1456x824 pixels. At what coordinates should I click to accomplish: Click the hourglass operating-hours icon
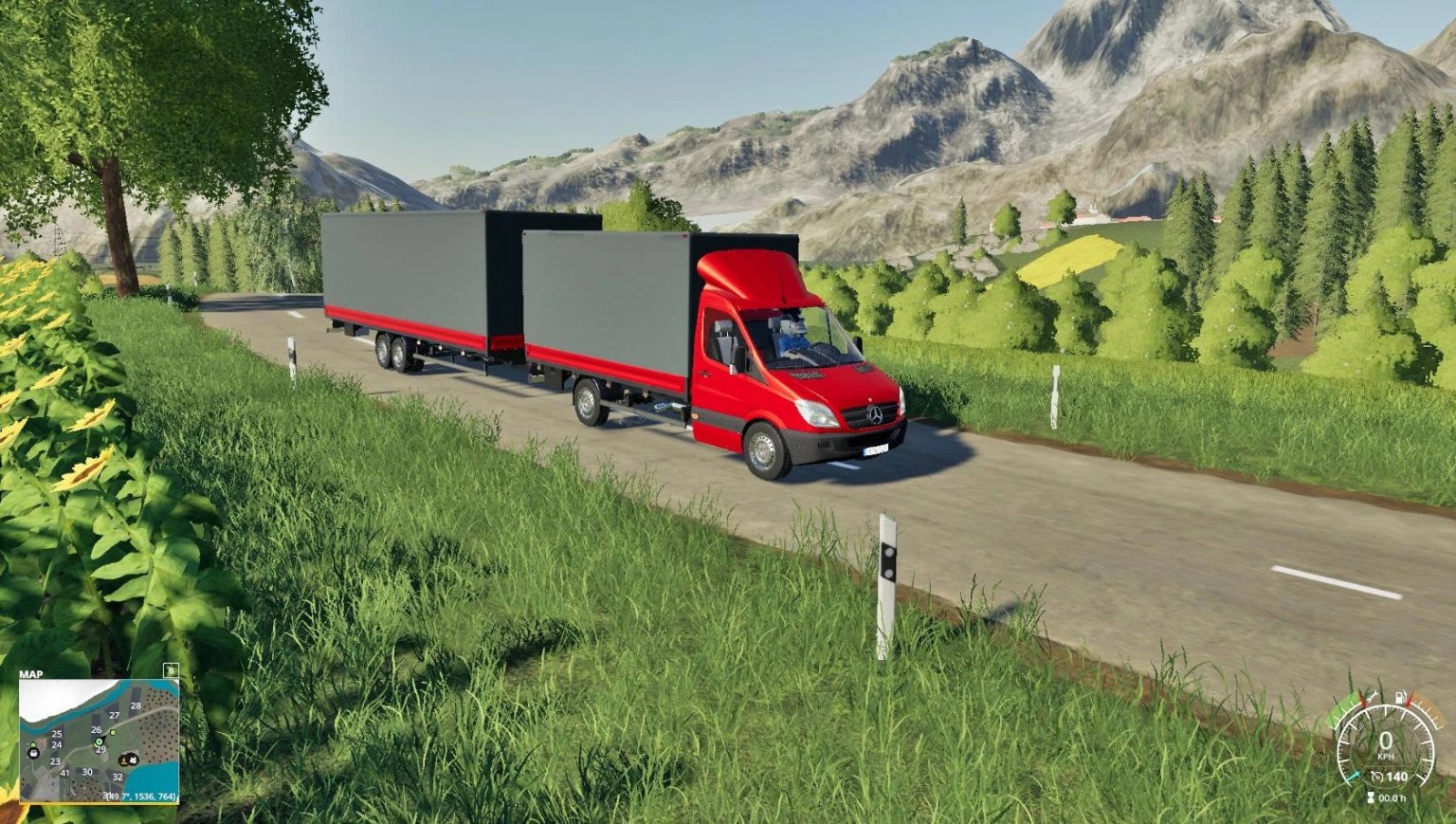pyautogui.click(x=1371, y=797)
